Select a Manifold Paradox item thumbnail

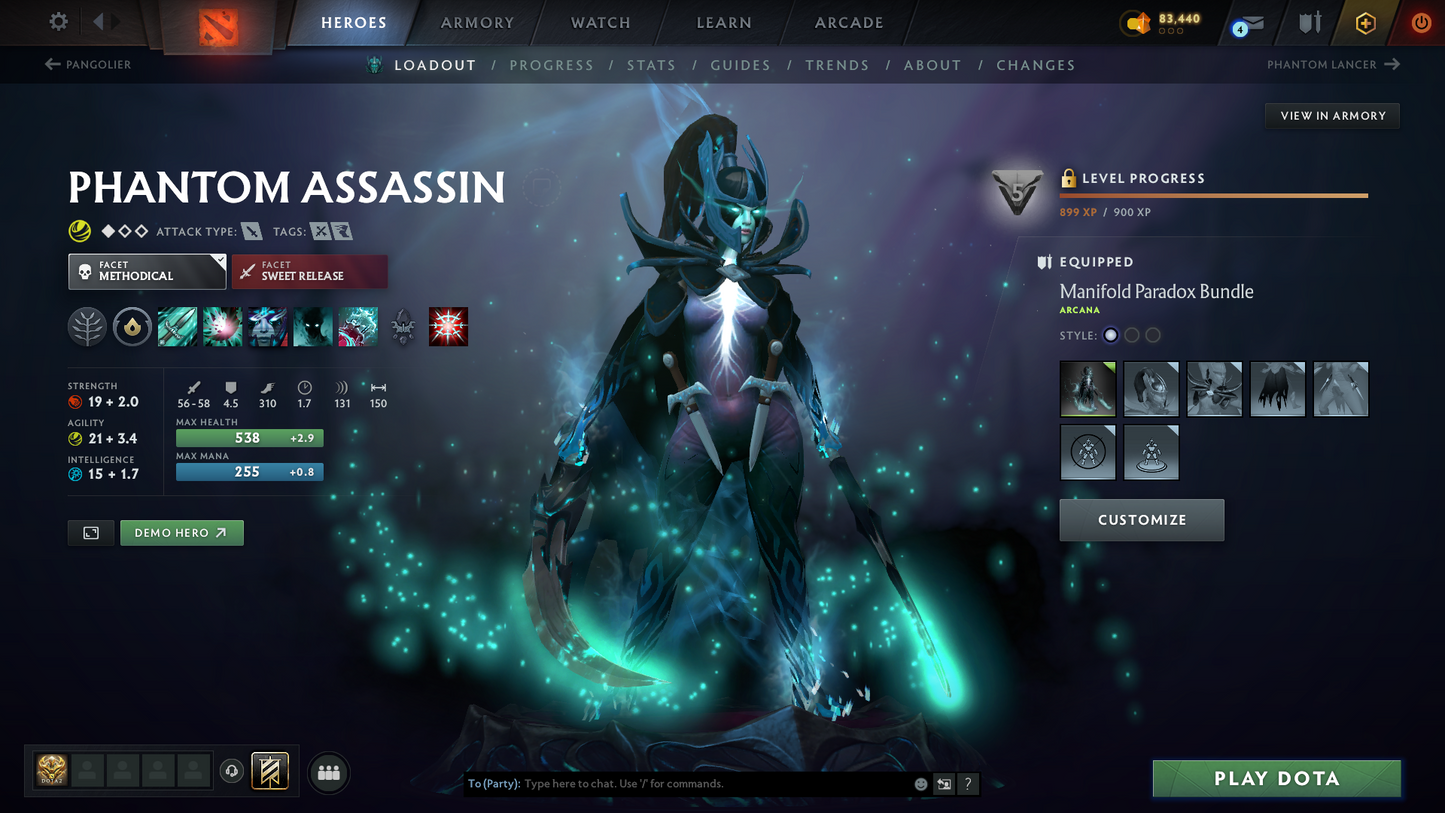pyautogui.click(x=1088, y=388)
